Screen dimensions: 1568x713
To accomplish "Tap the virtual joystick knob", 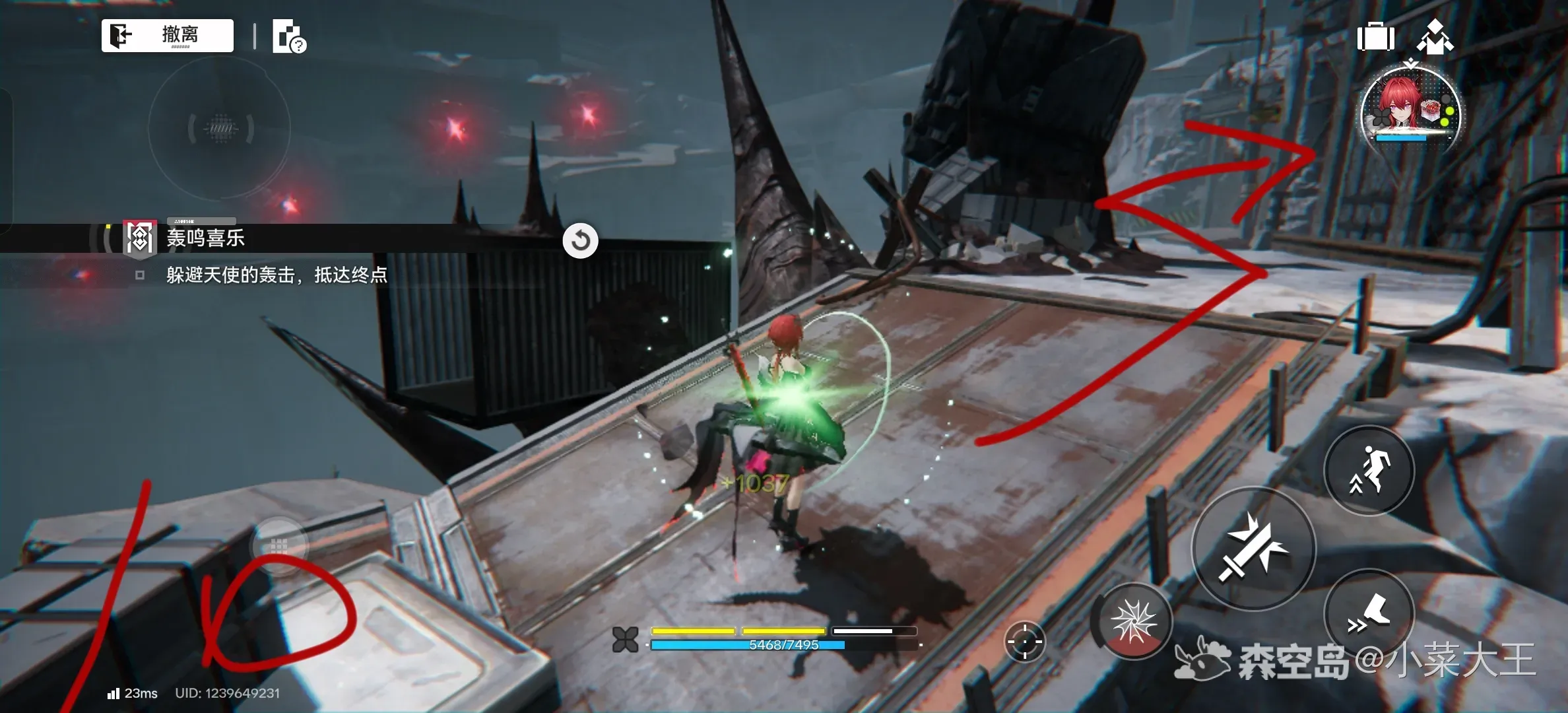I will (x=279, y=546).
